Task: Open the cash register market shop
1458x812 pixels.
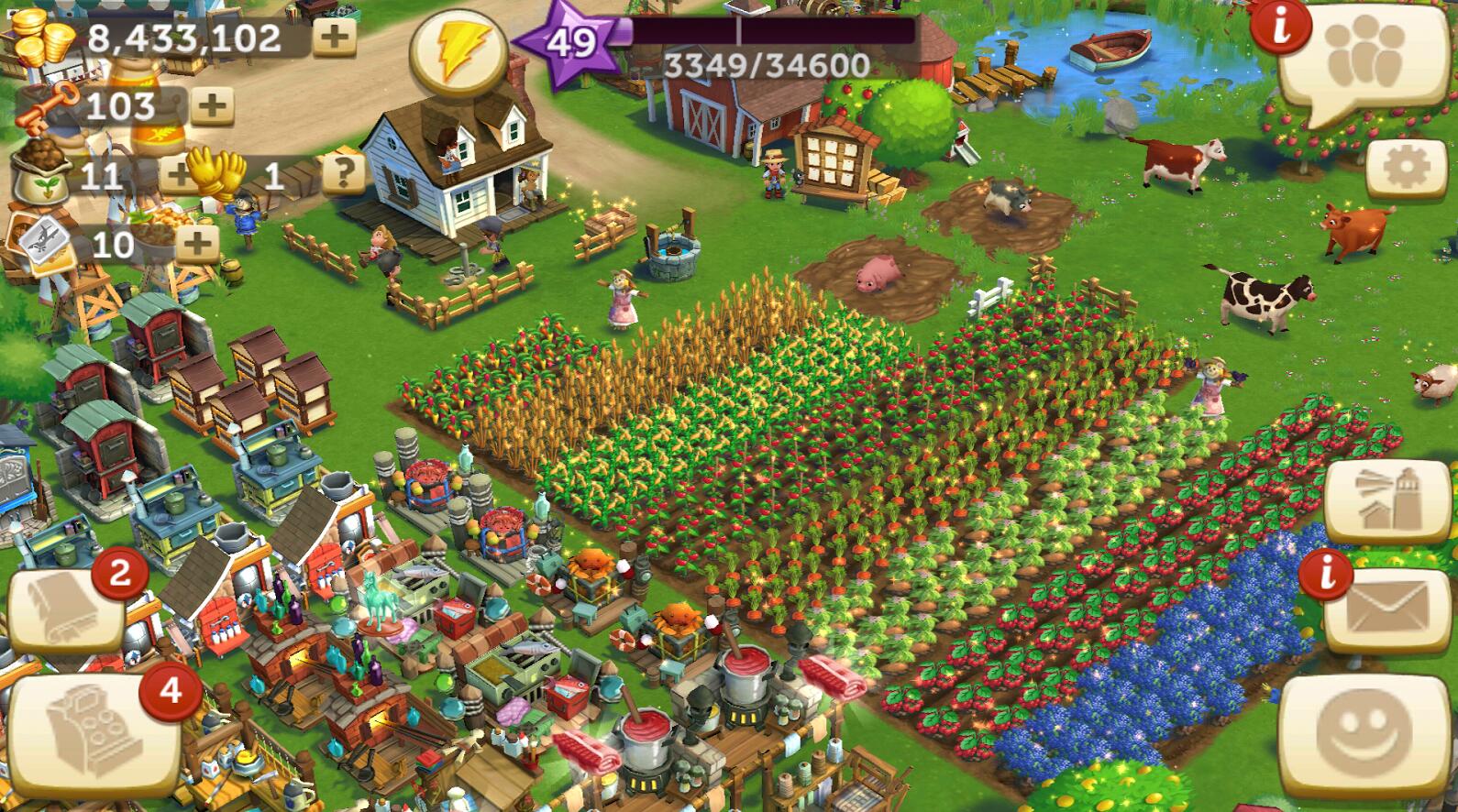Action: [92, 734]
